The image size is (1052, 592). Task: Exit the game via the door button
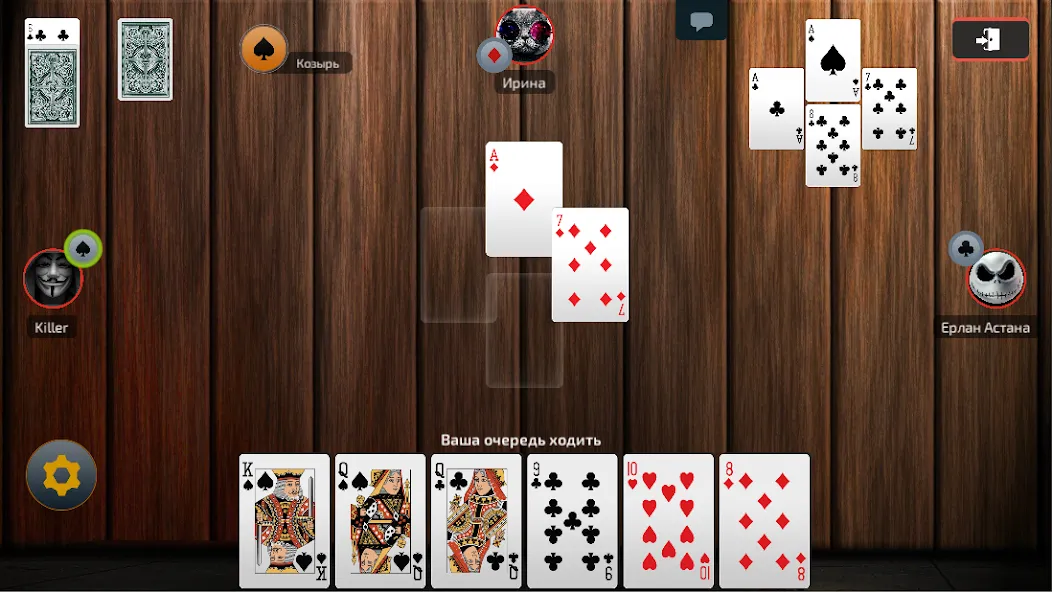coord(990,40)
